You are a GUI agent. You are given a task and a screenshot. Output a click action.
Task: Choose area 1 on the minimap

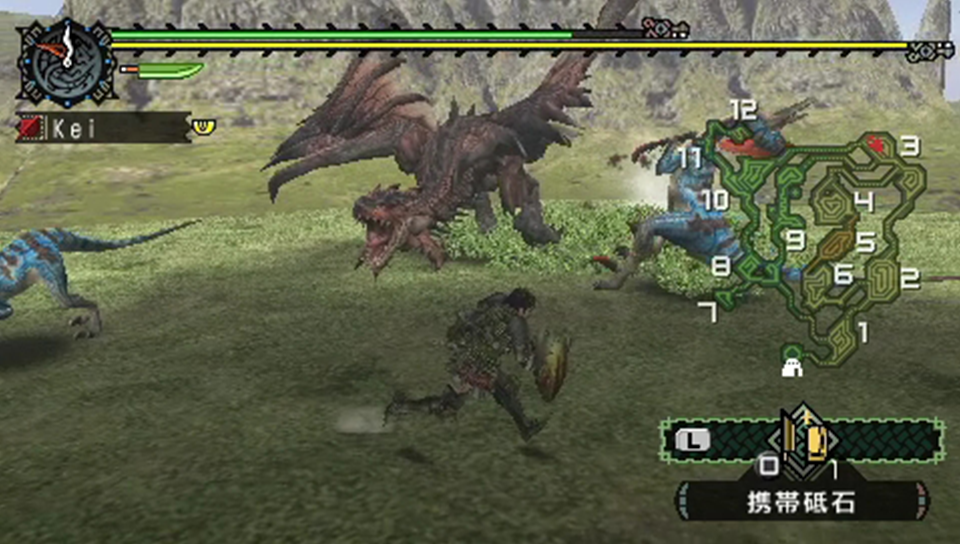[863, 331]
